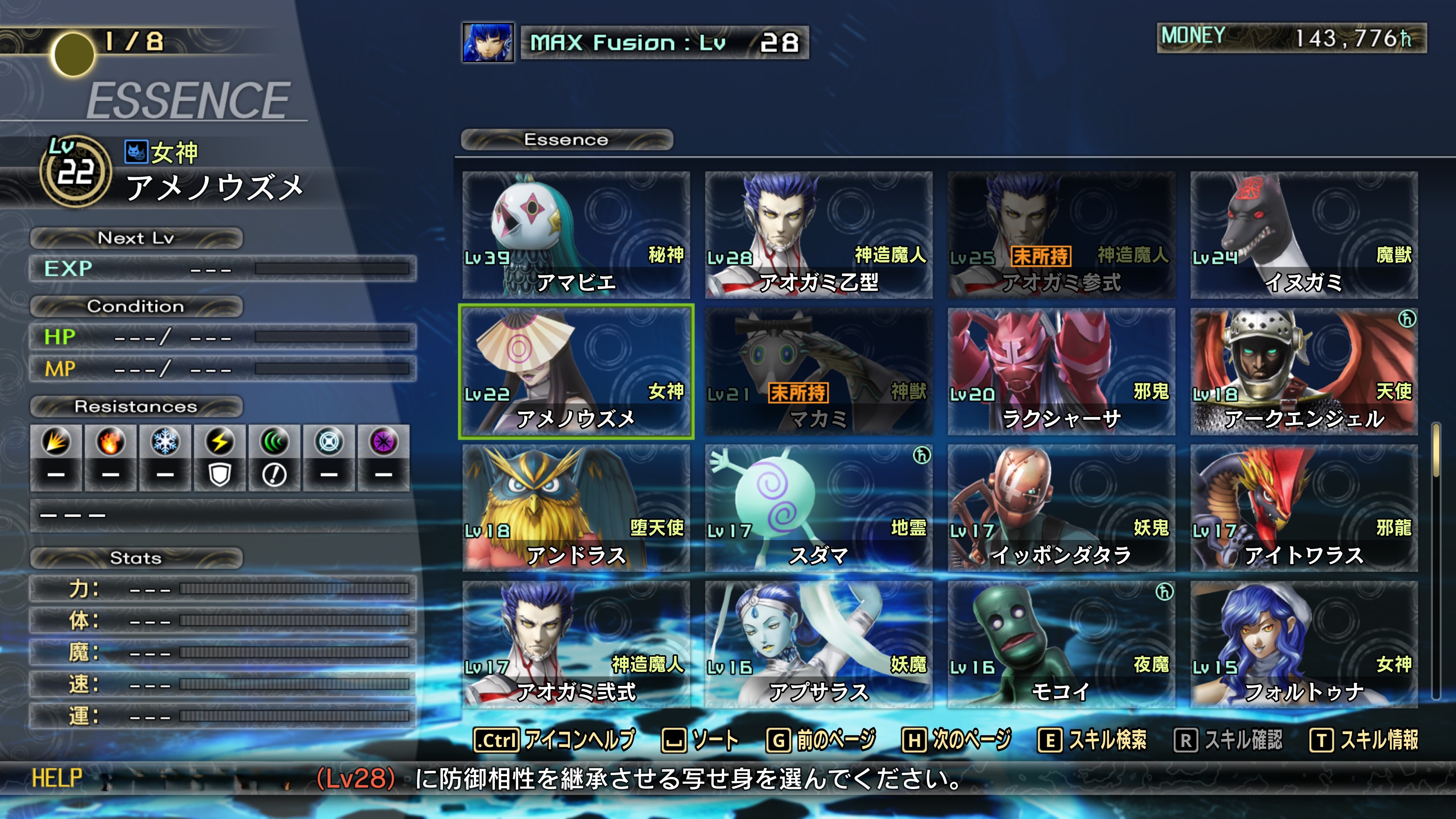This screenshot has height=819, width=1456.
Task: Select the ラクシャーサ essence card
Action: [x=1061, y=371]
